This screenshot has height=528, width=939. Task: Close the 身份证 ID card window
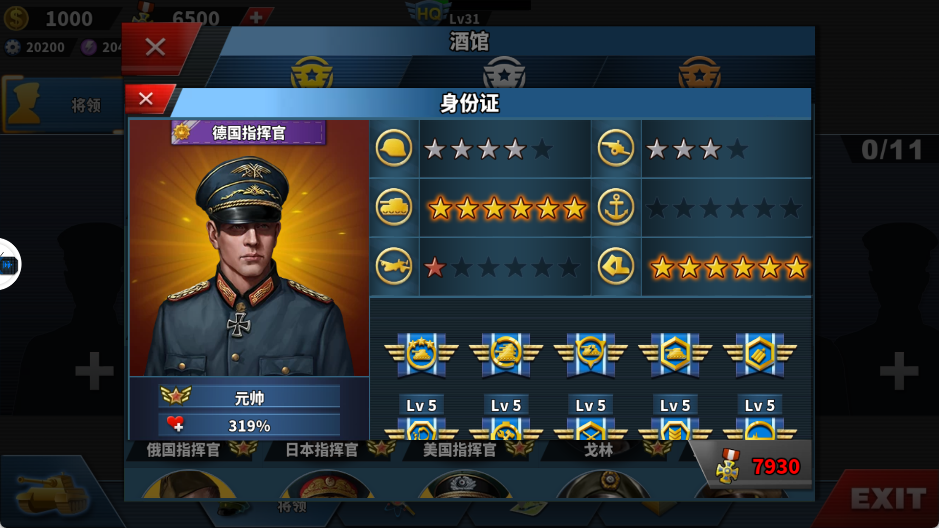[x=146, y=99]
